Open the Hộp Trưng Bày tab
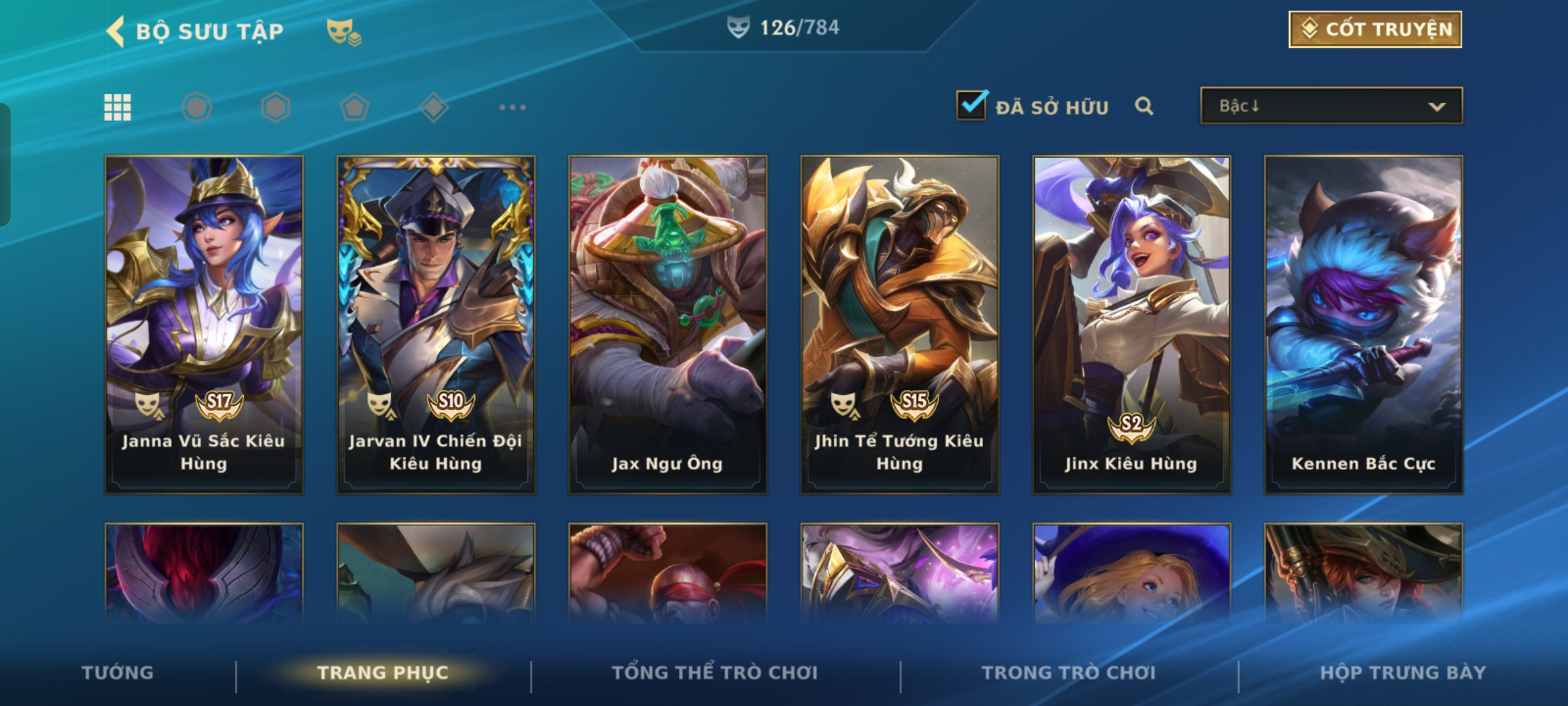The image size is (1568, 706). tap(1403, 672)
